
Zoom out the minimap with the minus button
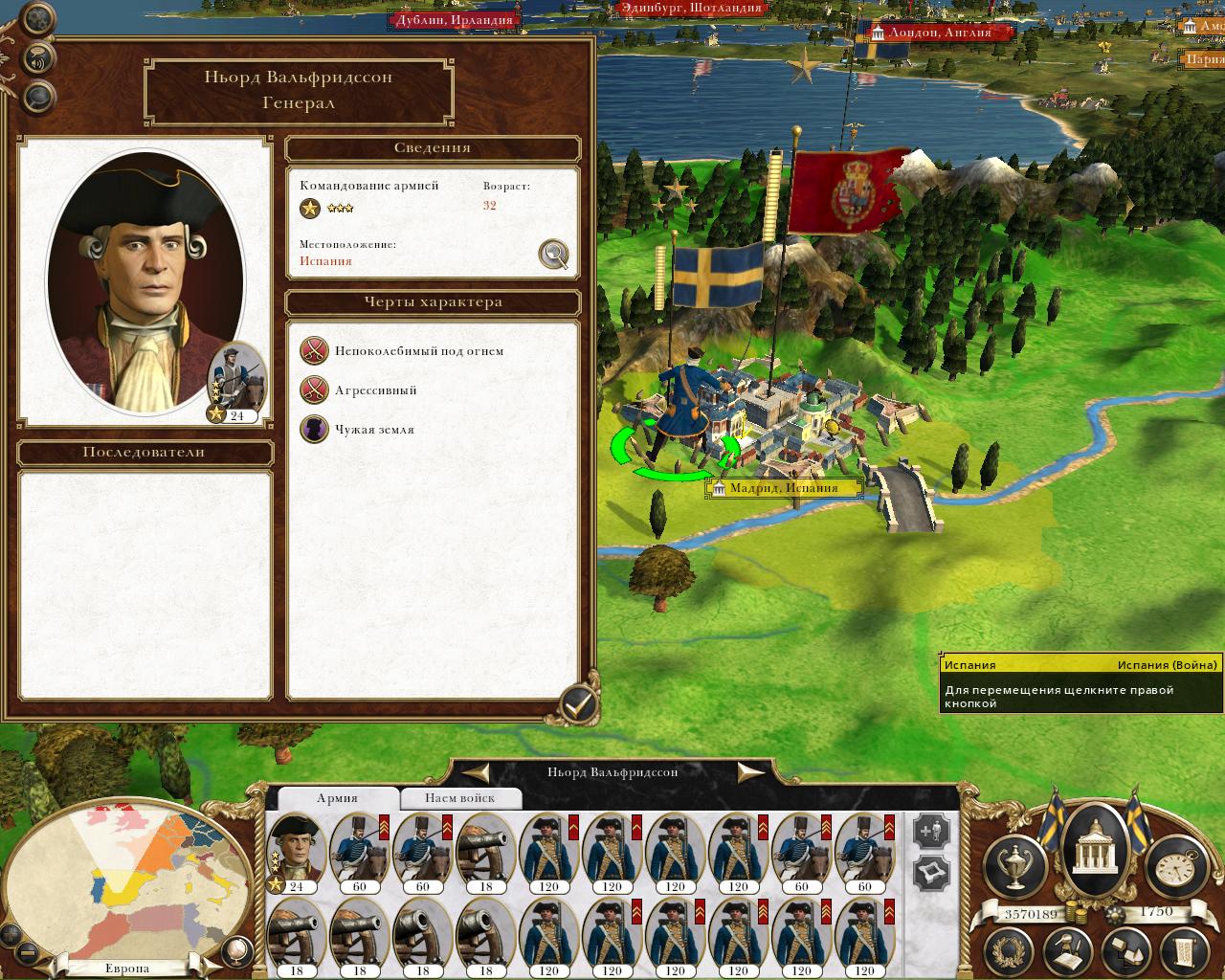point(27,952)
